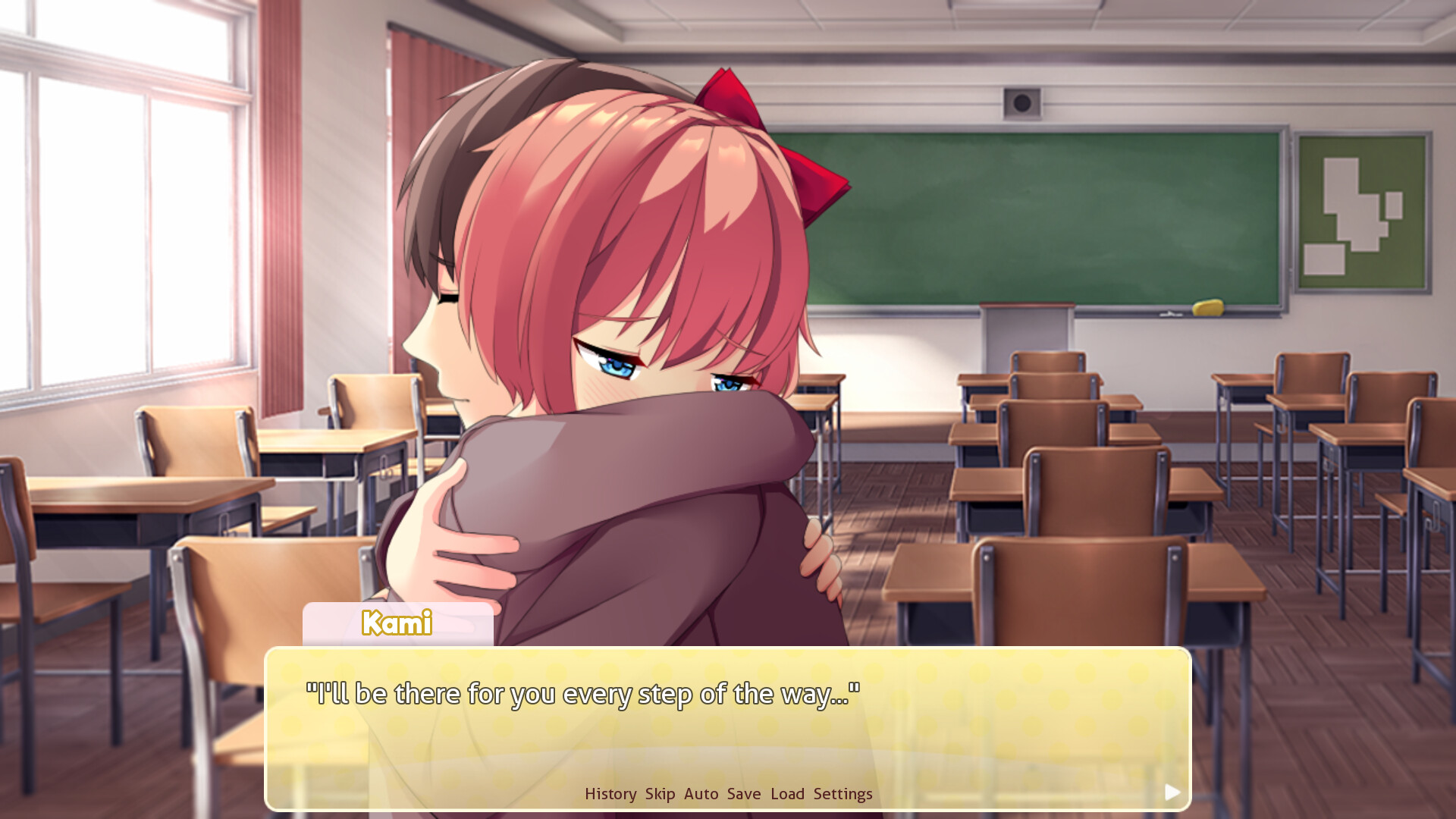The width and height of the screenshot is (1456, 819).
Task: Open the History log
Action: tap(610, 793)
